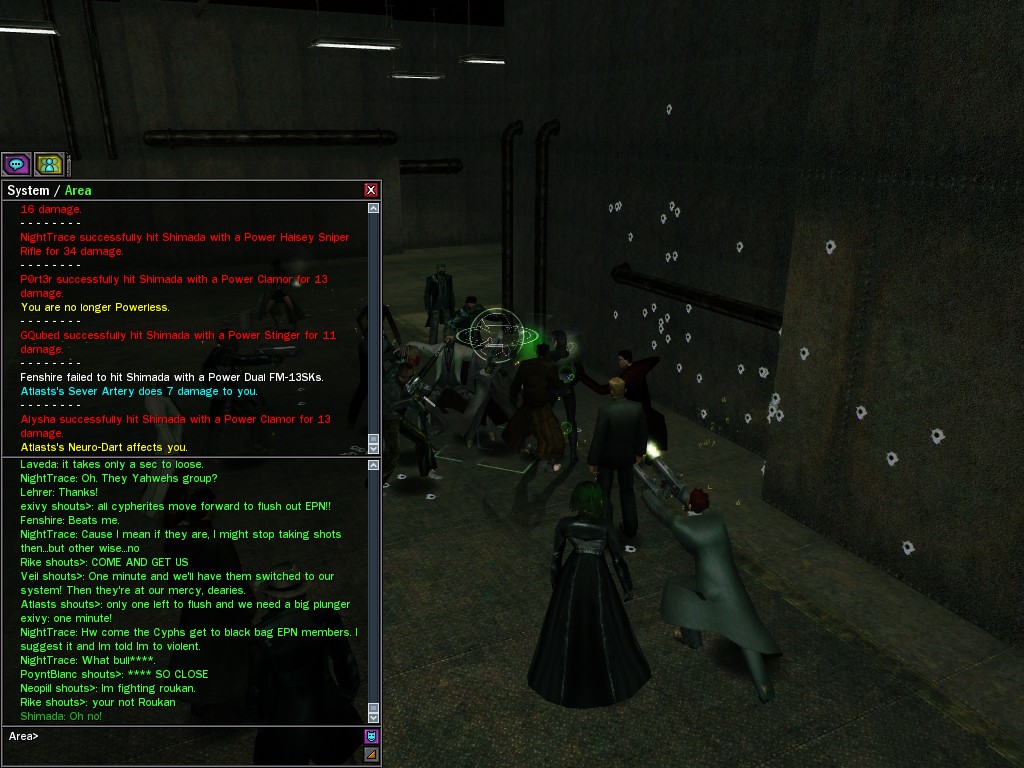The width and height of the screenshot is (1024, 768).
Task: Open the yellow team members panel
Action: pos(49,164)
